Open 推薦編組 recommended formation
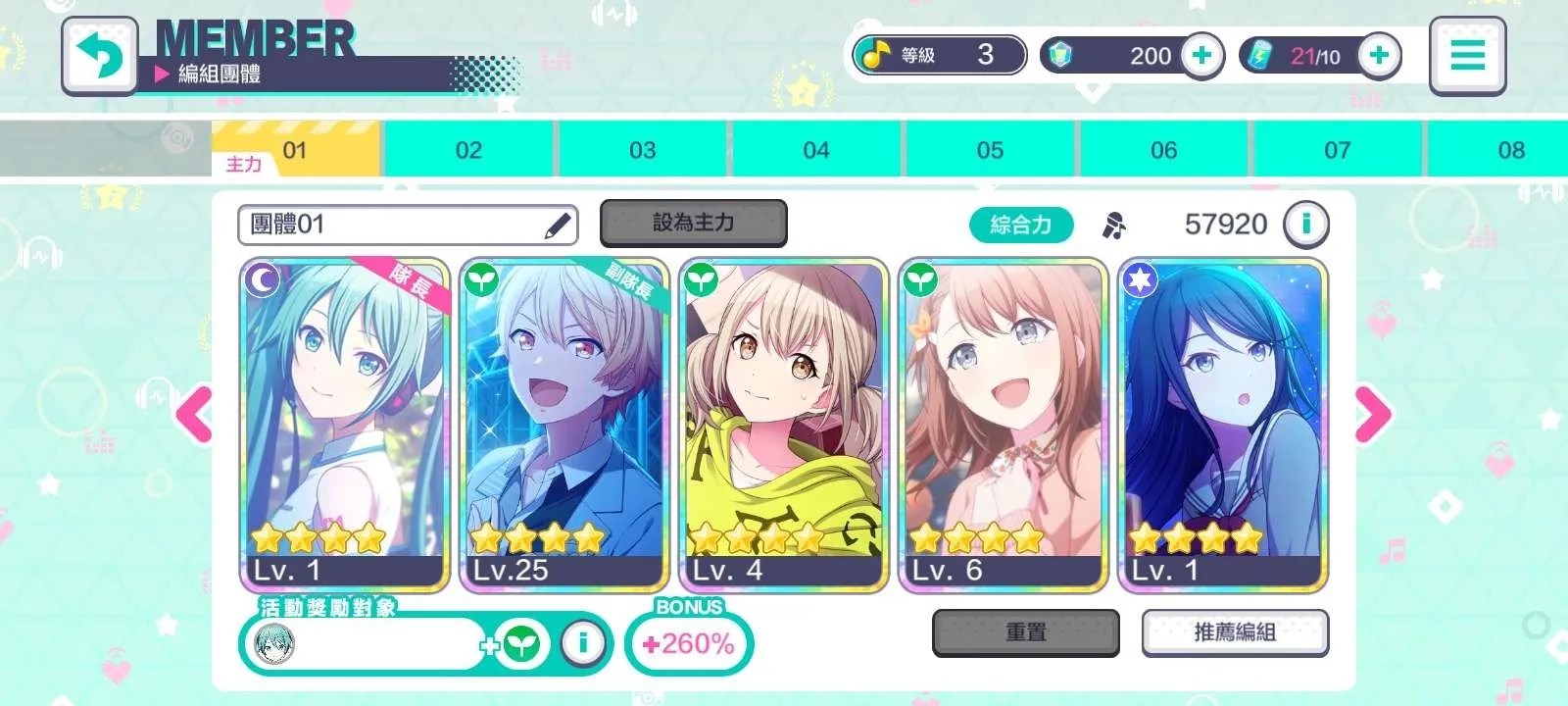The height and width of the screenshot is (706, 1568). (x=1235, y=632)
